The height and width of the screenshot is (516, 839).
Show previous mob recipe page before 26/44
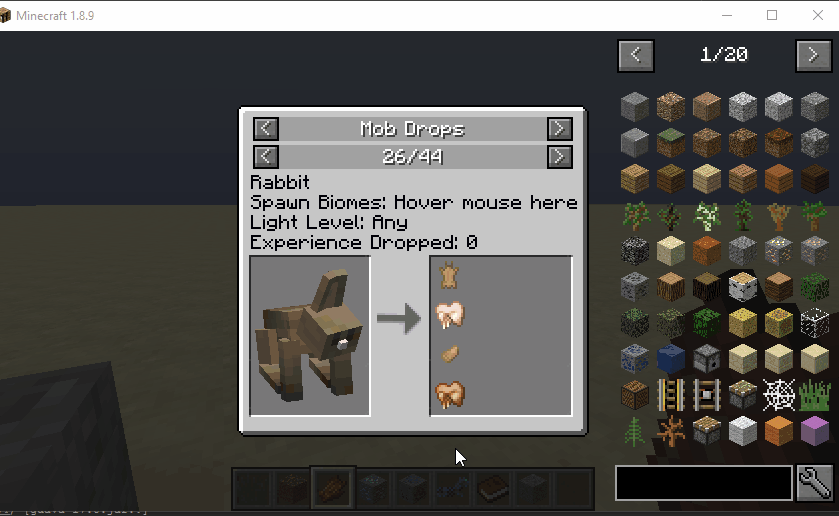coord(265,157)
